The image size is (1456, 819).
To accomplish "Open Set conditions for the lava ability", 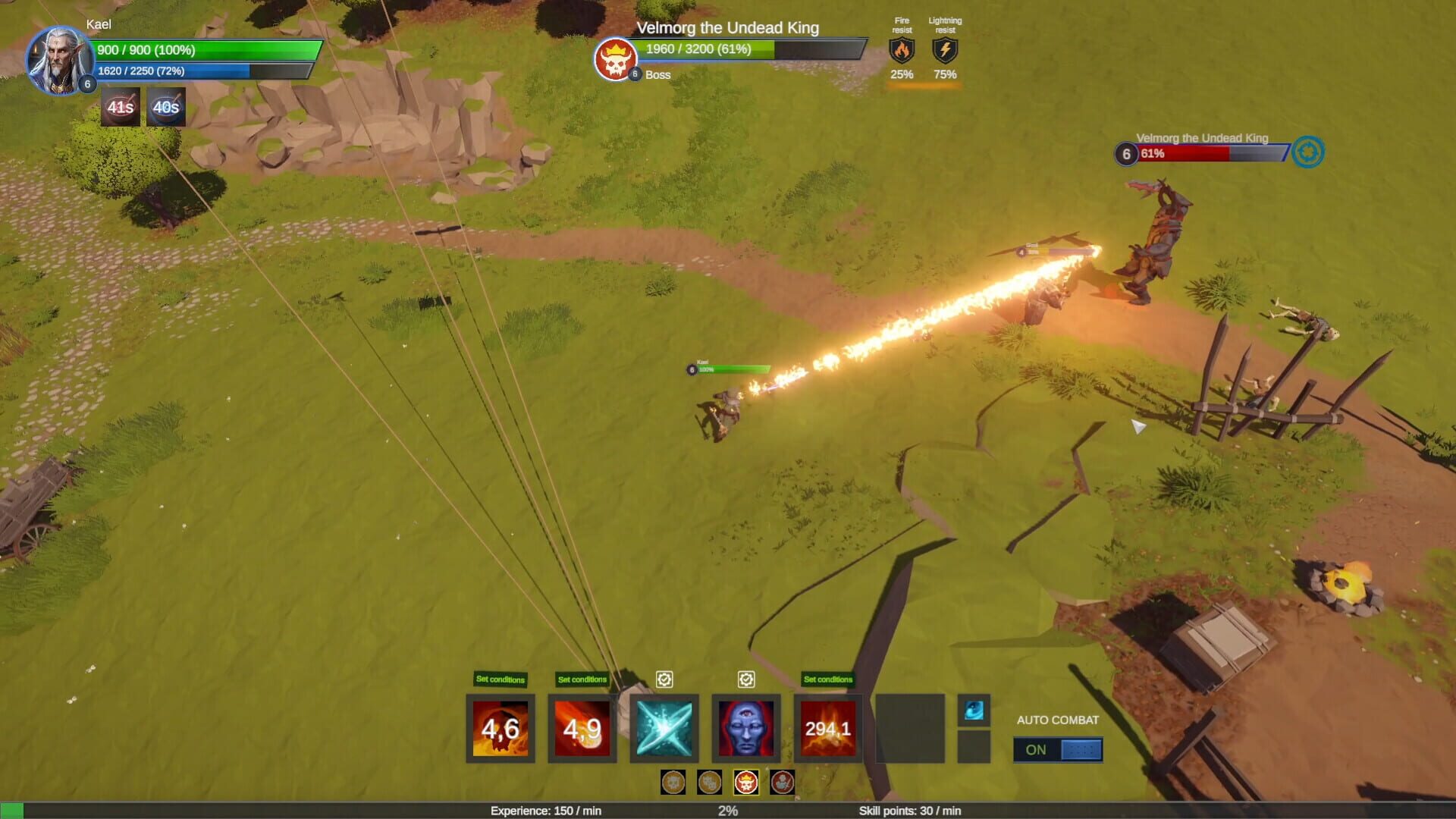I will click(828, 679).
